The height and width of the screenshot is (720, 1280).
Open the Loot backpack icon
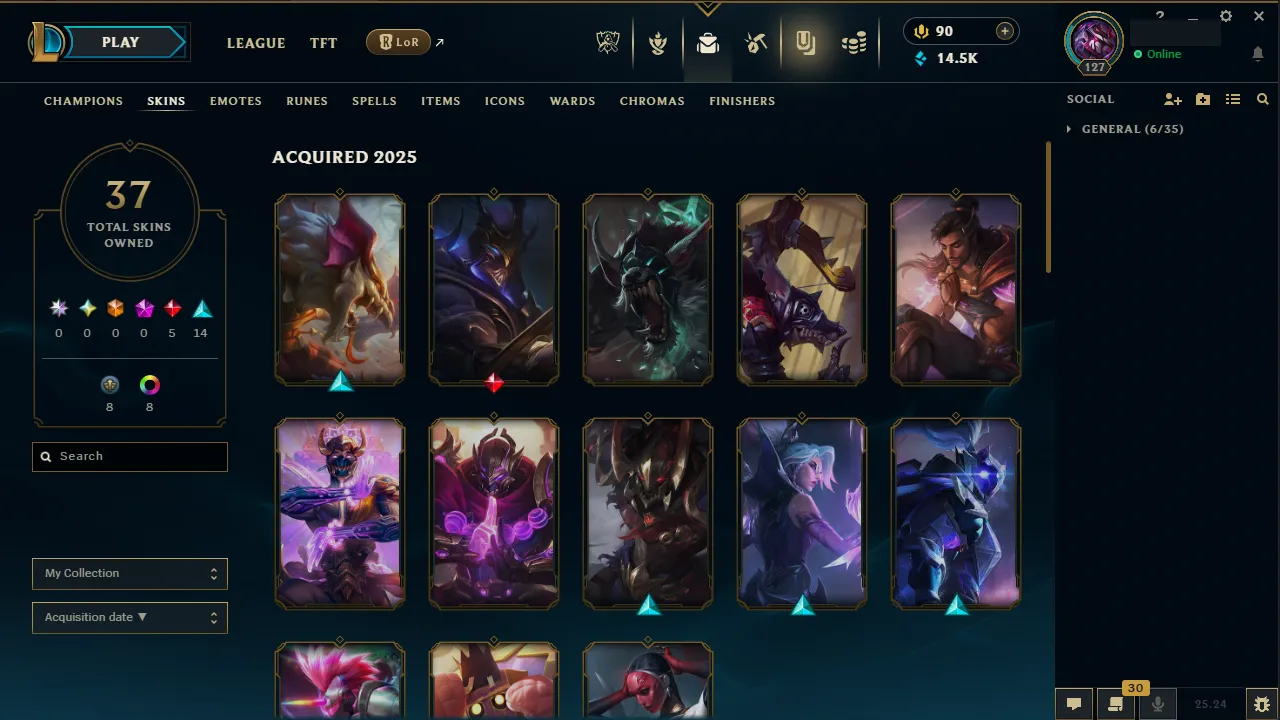click(708, 42)
